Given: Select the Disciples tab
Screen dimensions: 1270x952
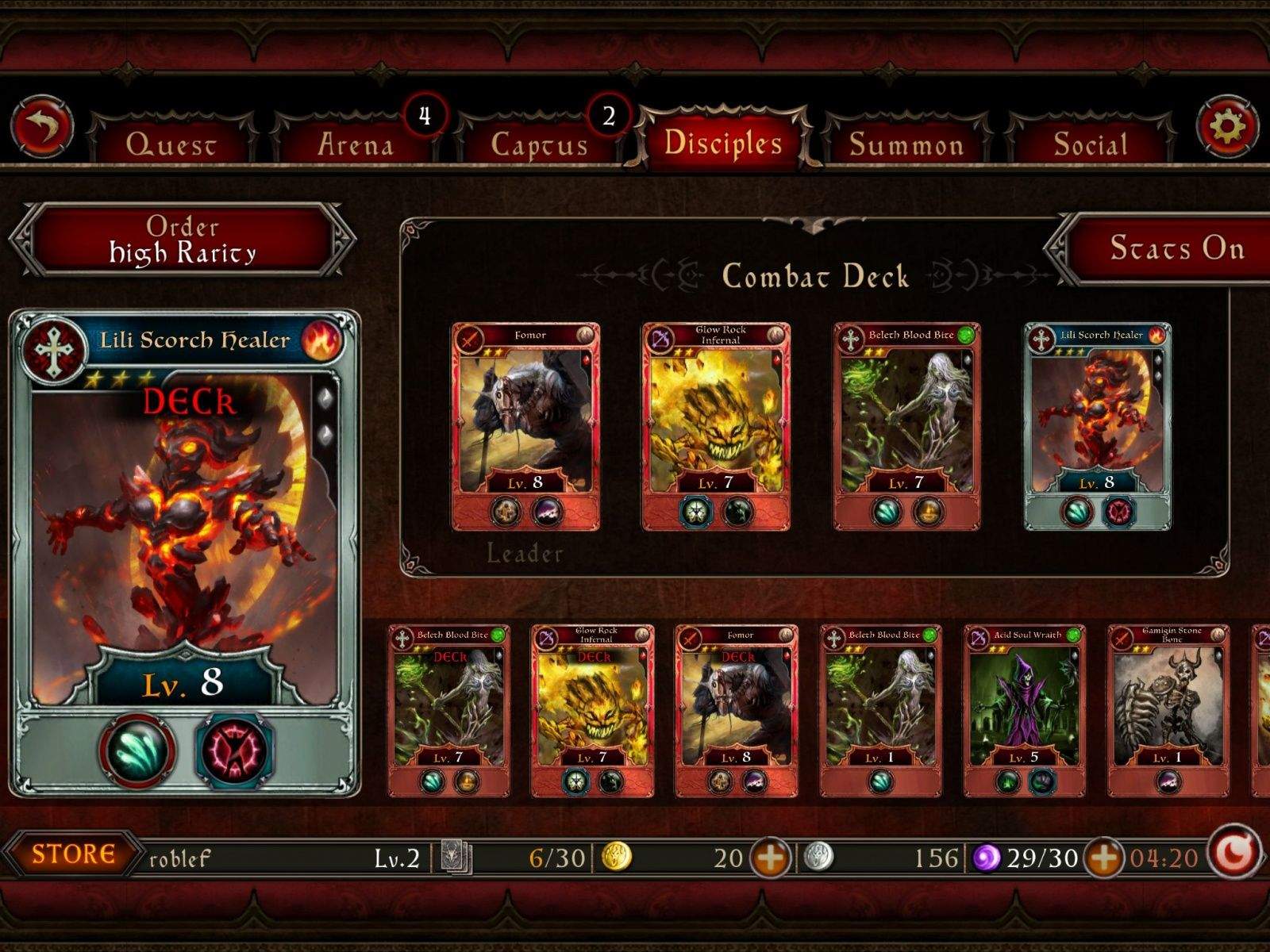Looking at the screenshot, I should pos(723,142).
